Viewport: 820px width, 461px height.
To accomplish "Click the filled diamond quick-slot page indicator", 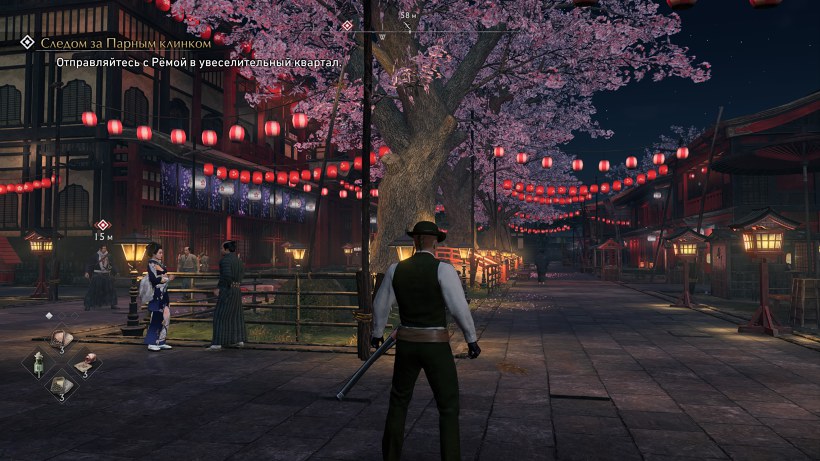I will coord(49,316).
